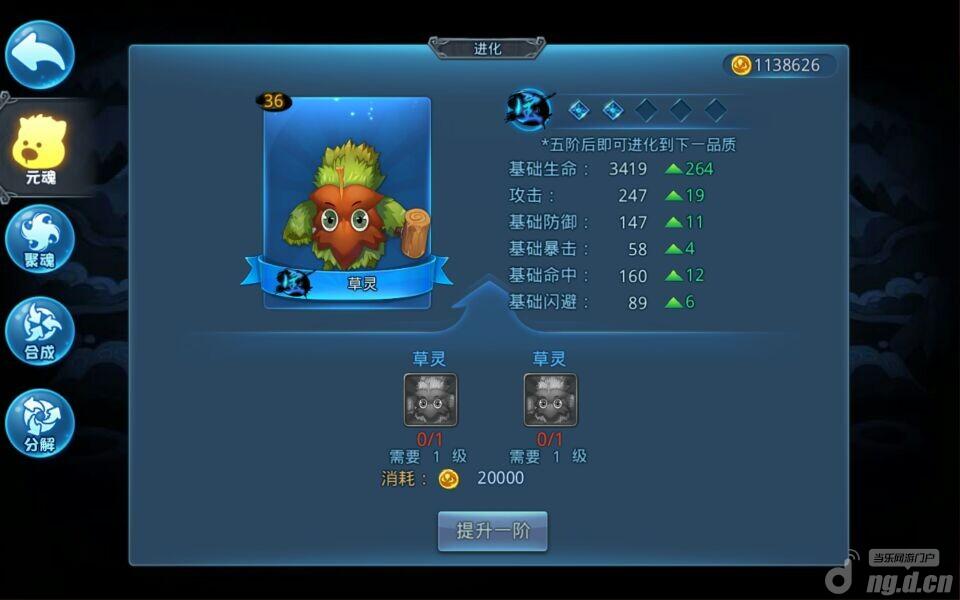Tap the gold coin balance display
The width and height of the screenshot is (960, 600).
[778, 65]
